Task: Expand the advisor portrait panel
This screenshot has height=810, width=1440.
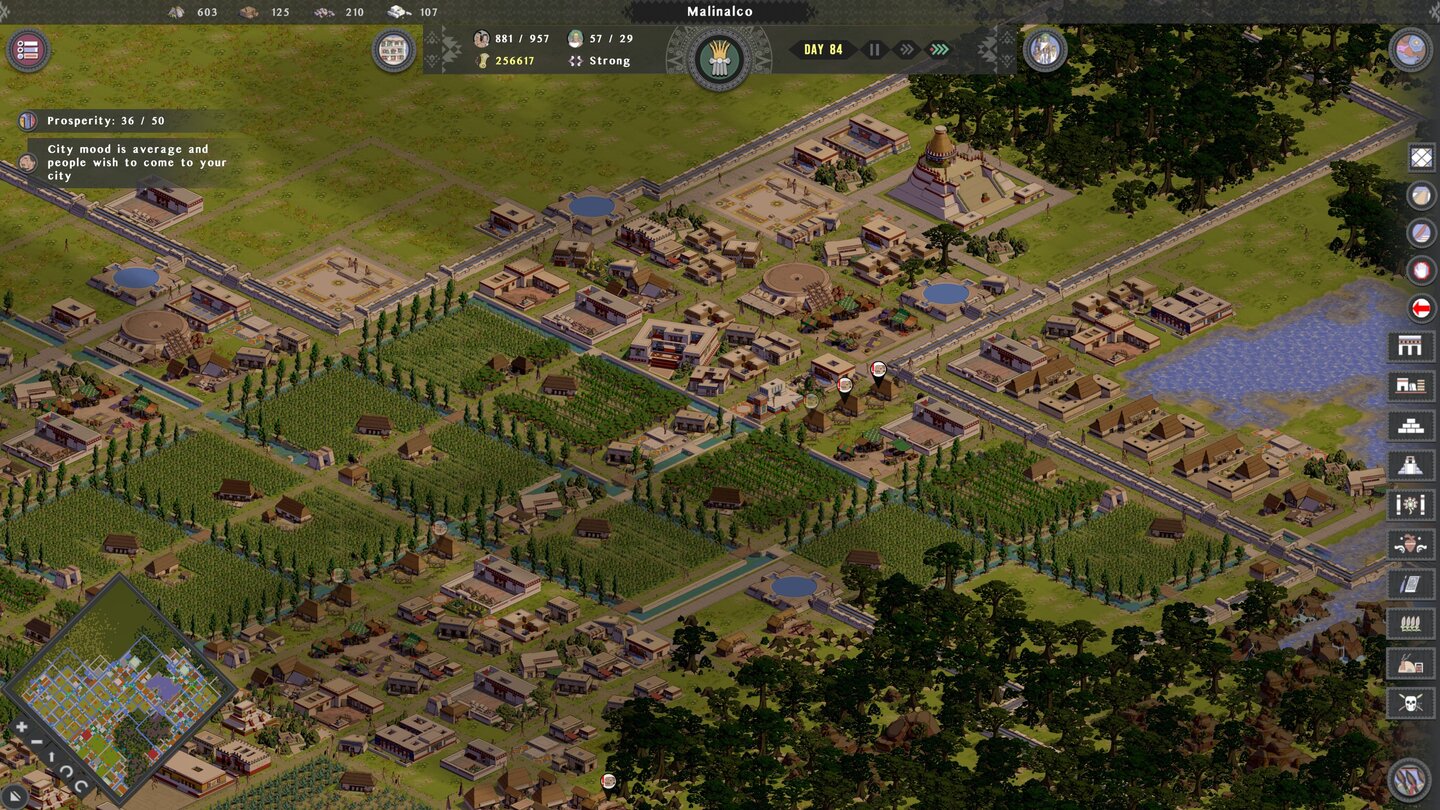Action: (1046, 51)
